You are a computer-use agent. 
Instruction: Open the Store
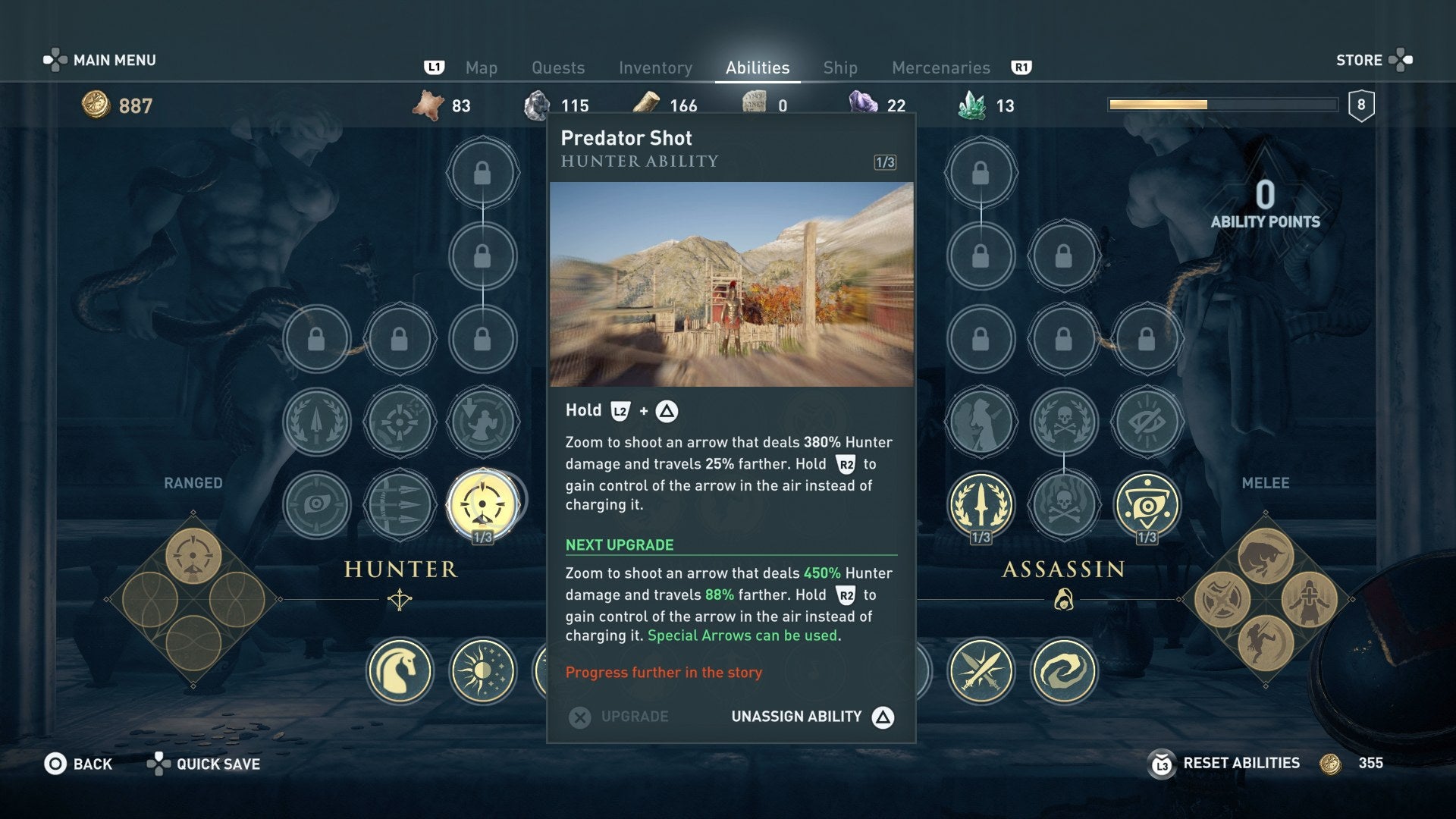[x=1360, y=60]
